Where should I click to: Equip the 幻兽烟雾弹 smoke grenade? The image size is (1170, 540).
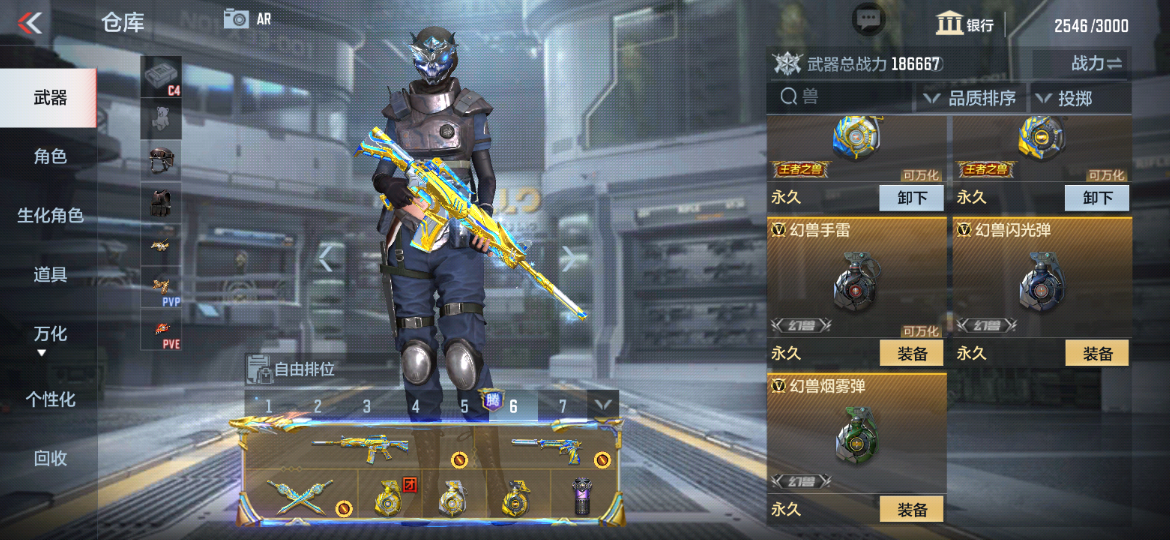click(912, 509)
